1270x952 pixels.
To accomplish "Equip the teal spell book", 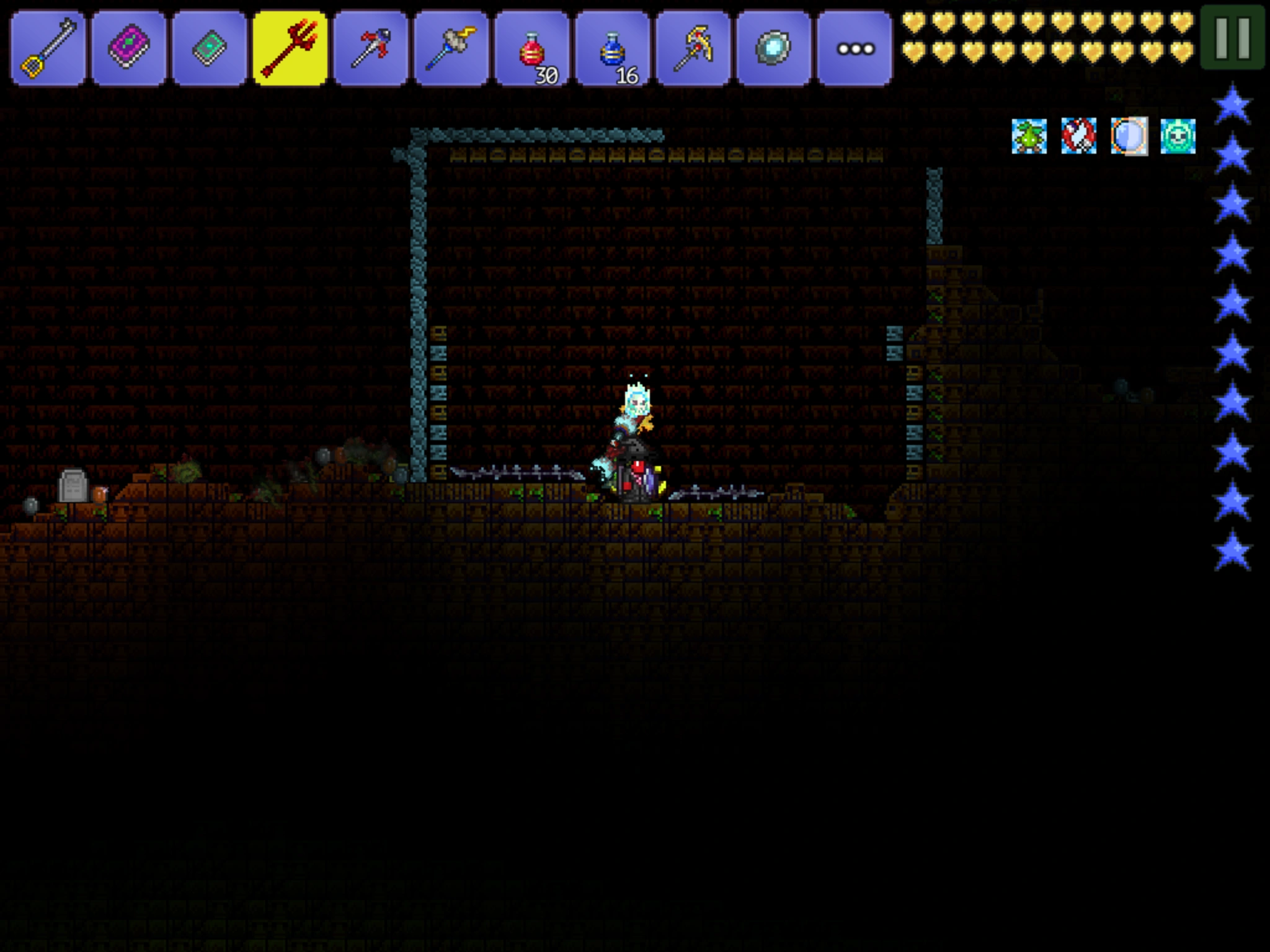I will pyautogui.click(x=210, y=48).
